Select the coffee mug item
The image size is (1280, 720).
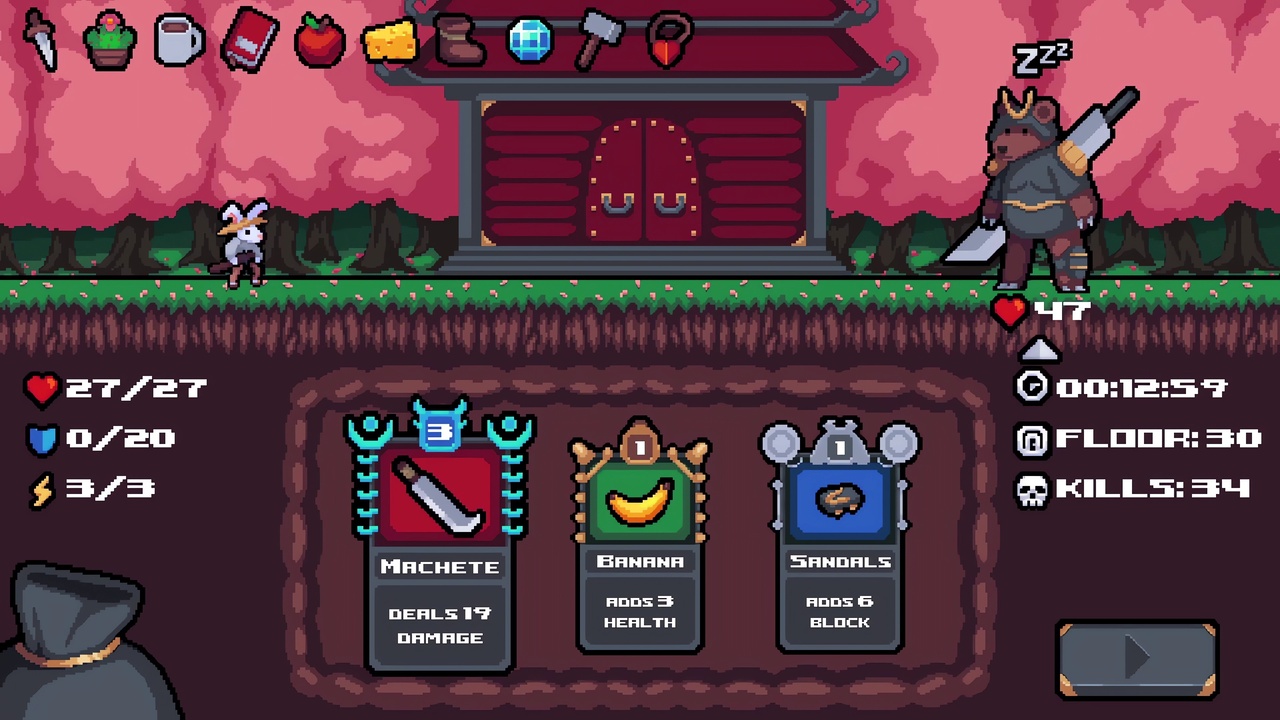[179, 40]
